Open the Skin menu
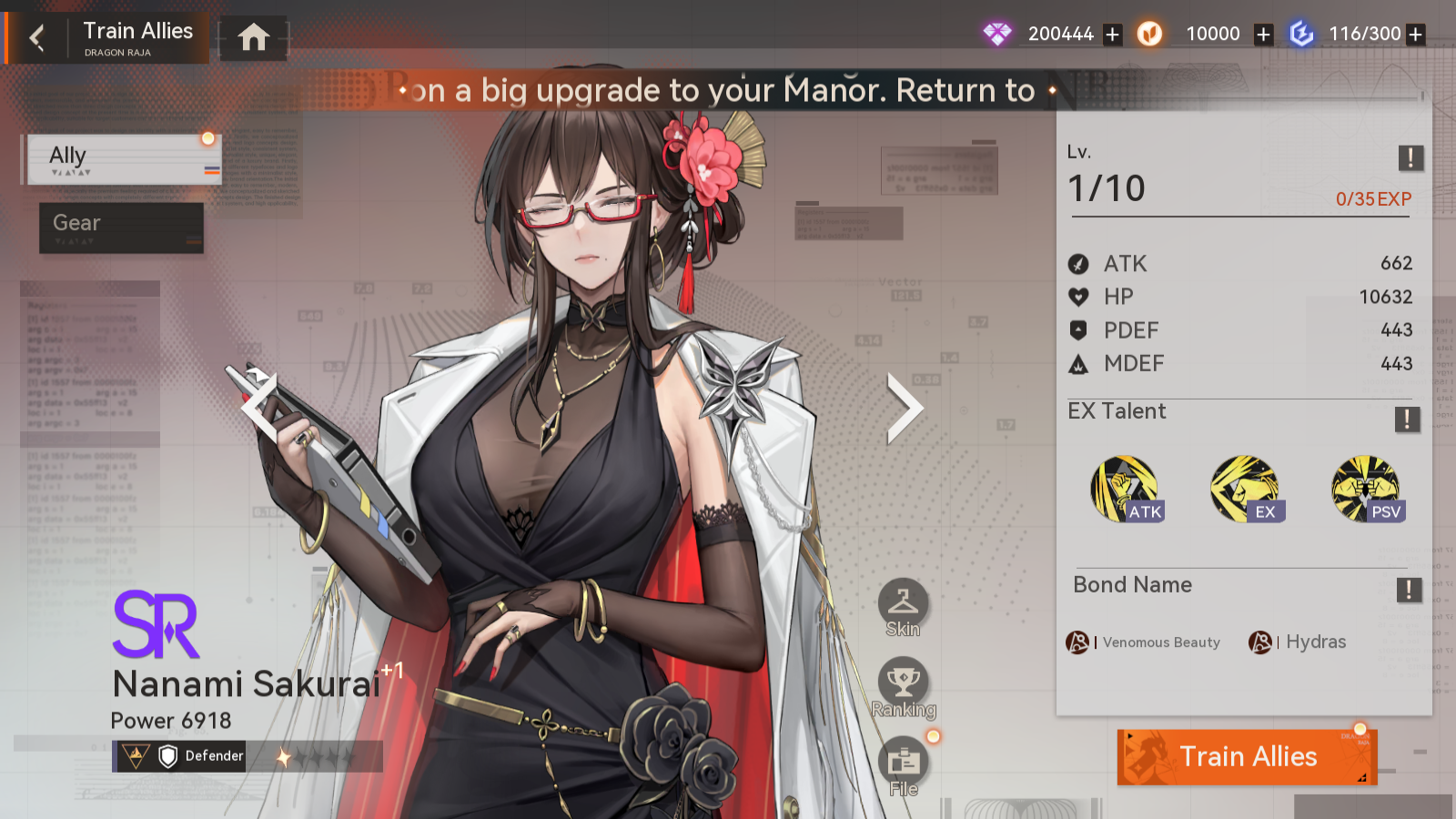The height and width of the screenshot is (819, 1456). click(x=903, y=606)
